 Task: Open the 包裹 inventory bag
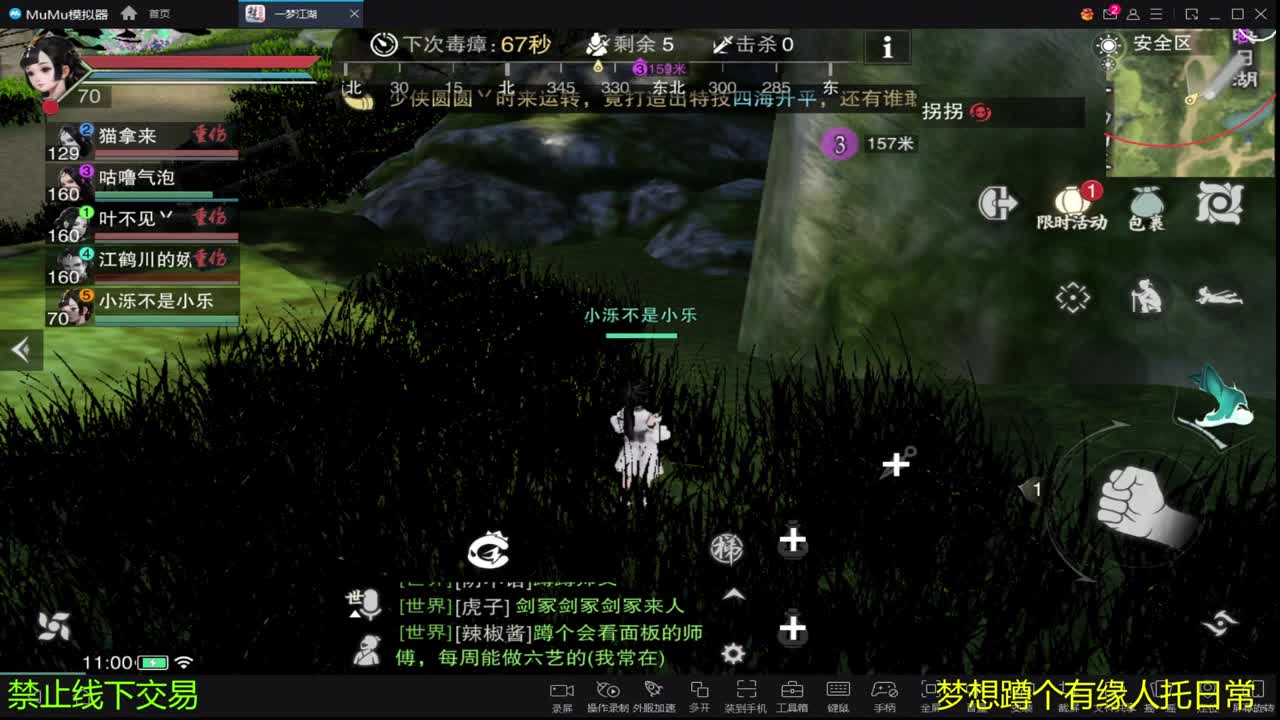[x=1146, y=203]
